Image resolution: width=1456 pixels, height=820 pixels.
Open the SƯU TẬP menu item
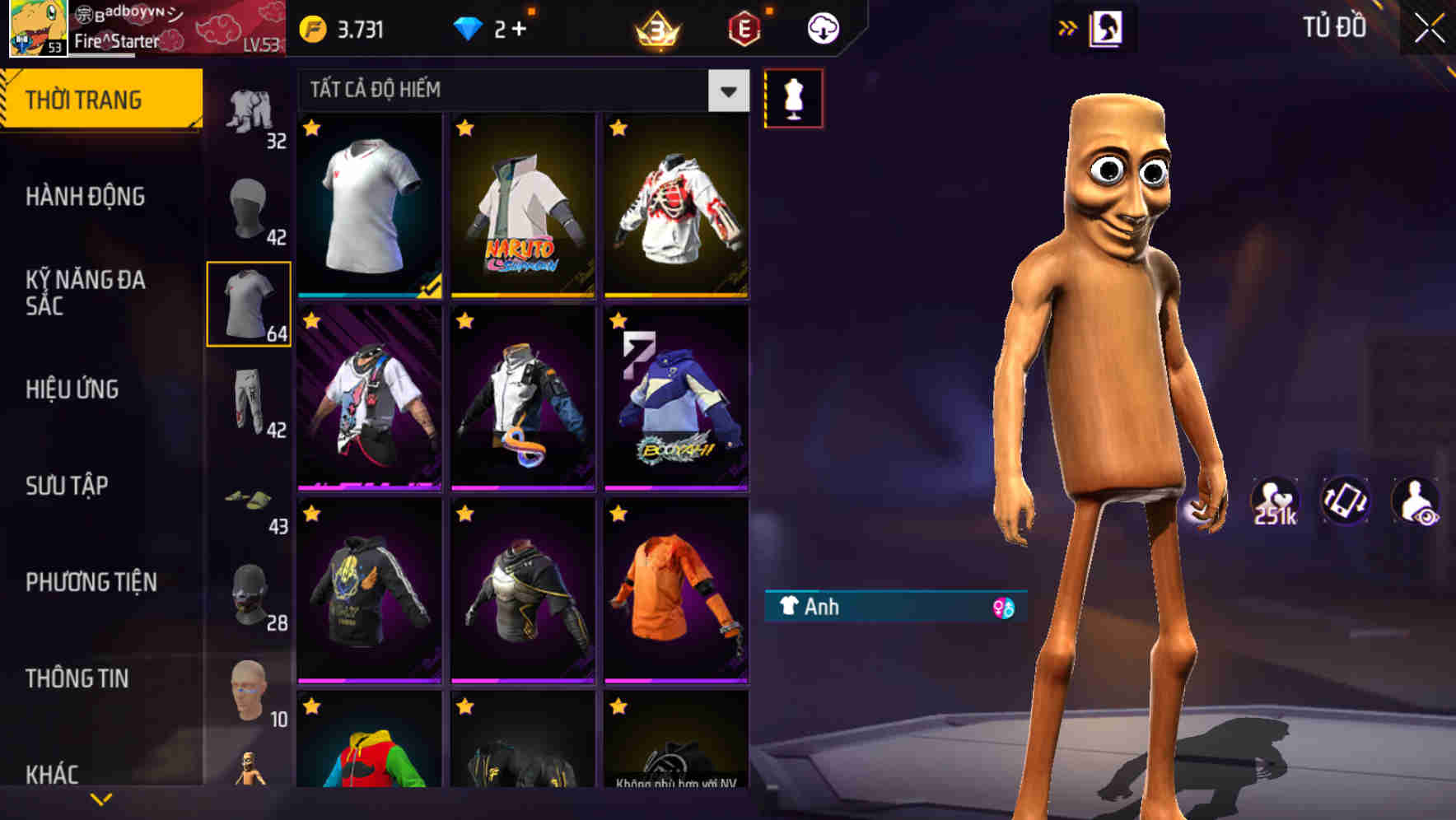point(68,487)
